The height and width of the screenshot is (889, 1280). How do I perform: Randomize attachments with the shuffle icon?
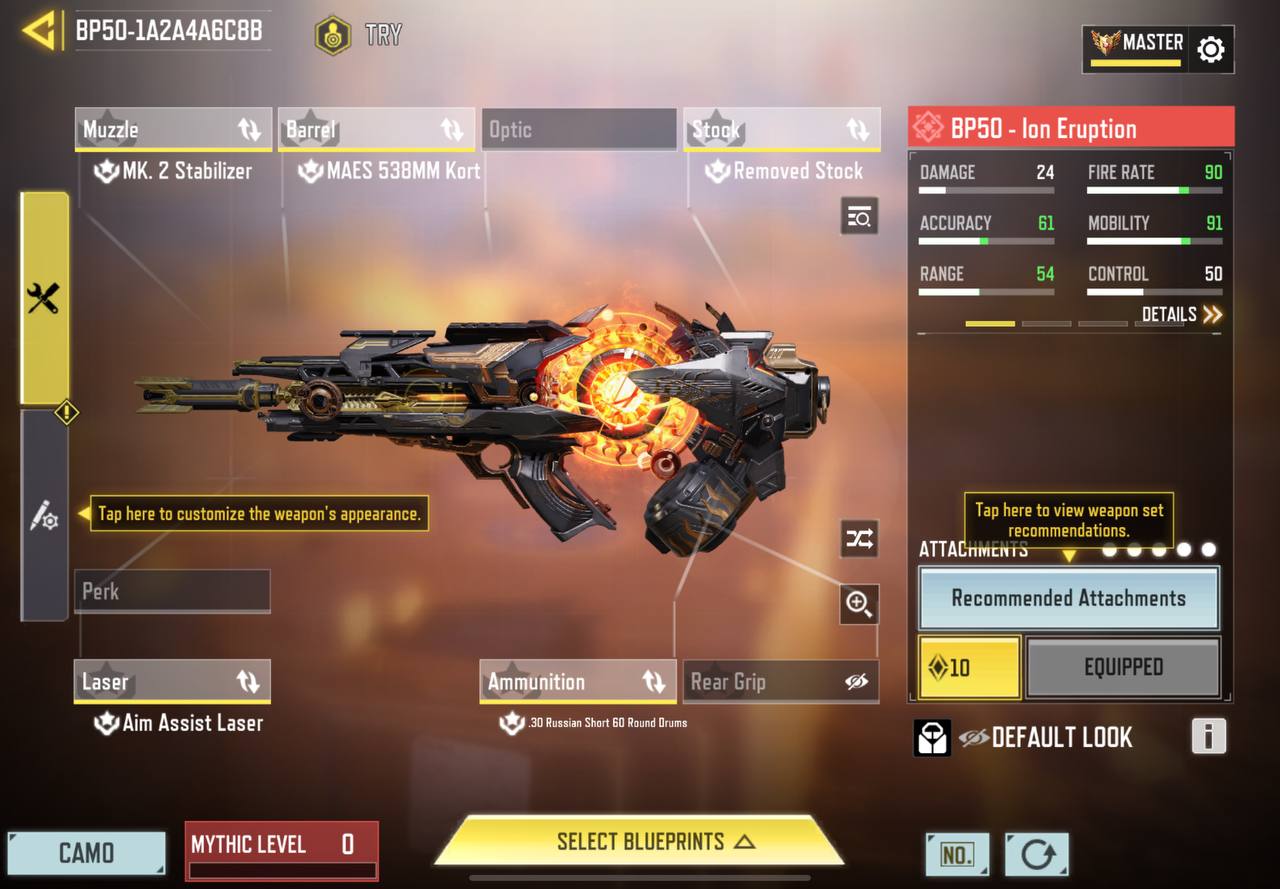pyautogui.click(x=859, y=539)
